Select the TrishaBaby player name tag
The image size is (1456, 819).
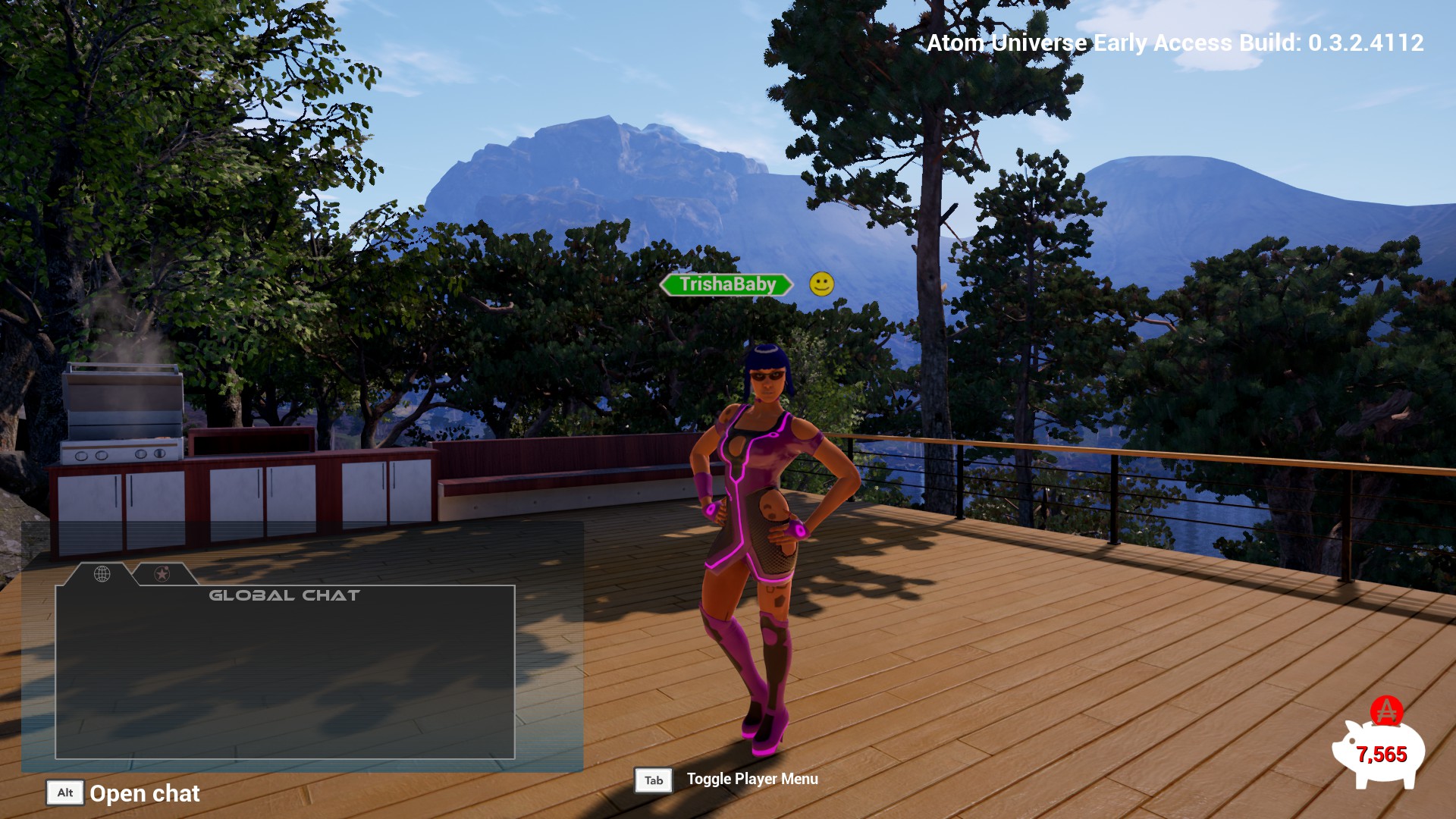[x=726, y=284]
